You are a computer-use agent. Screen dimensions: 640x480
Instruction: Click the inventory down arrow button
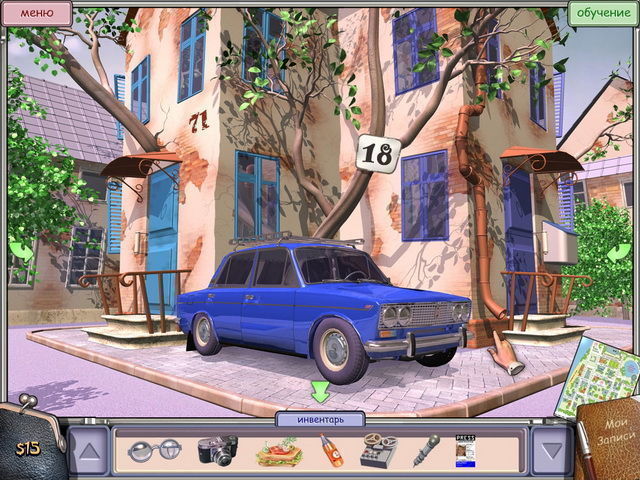point(550,450)
